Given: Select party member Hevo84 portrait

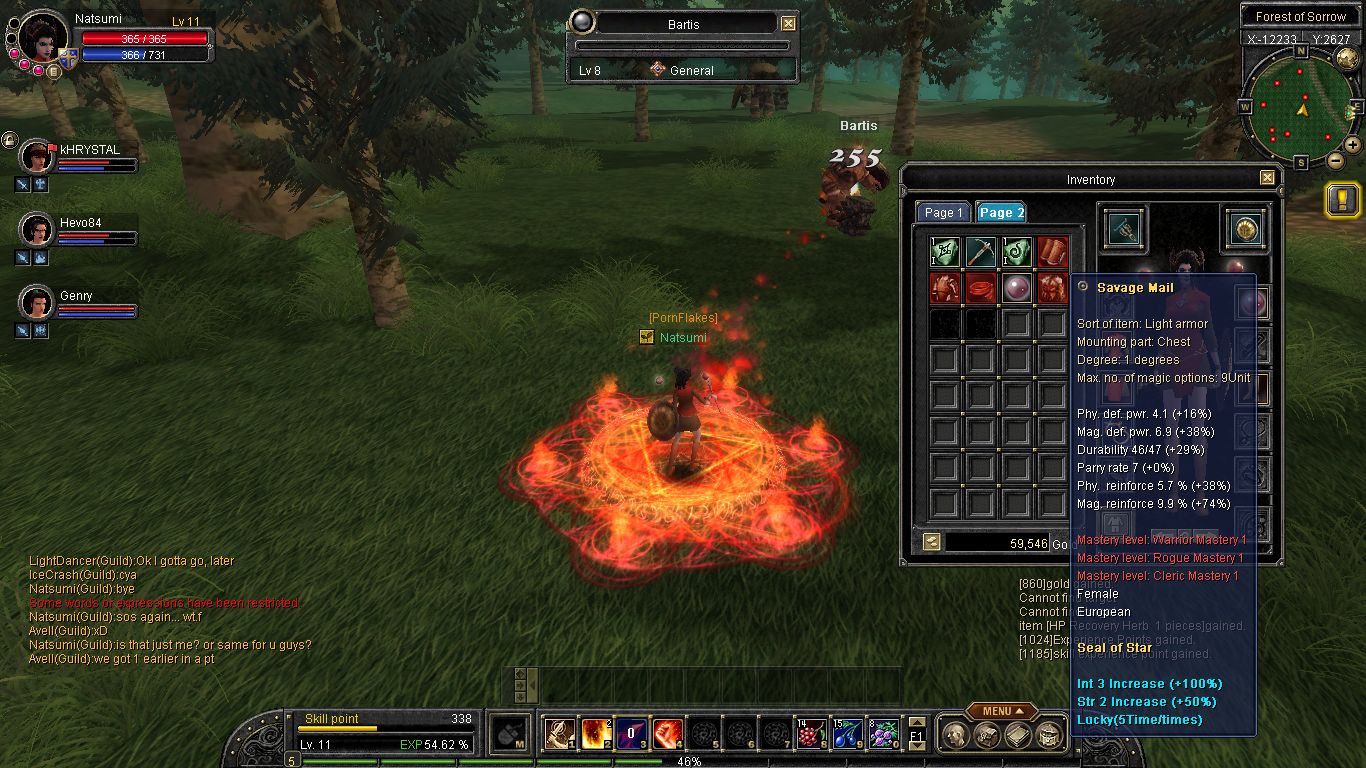Looking at the screenshot, I should 37,230.
